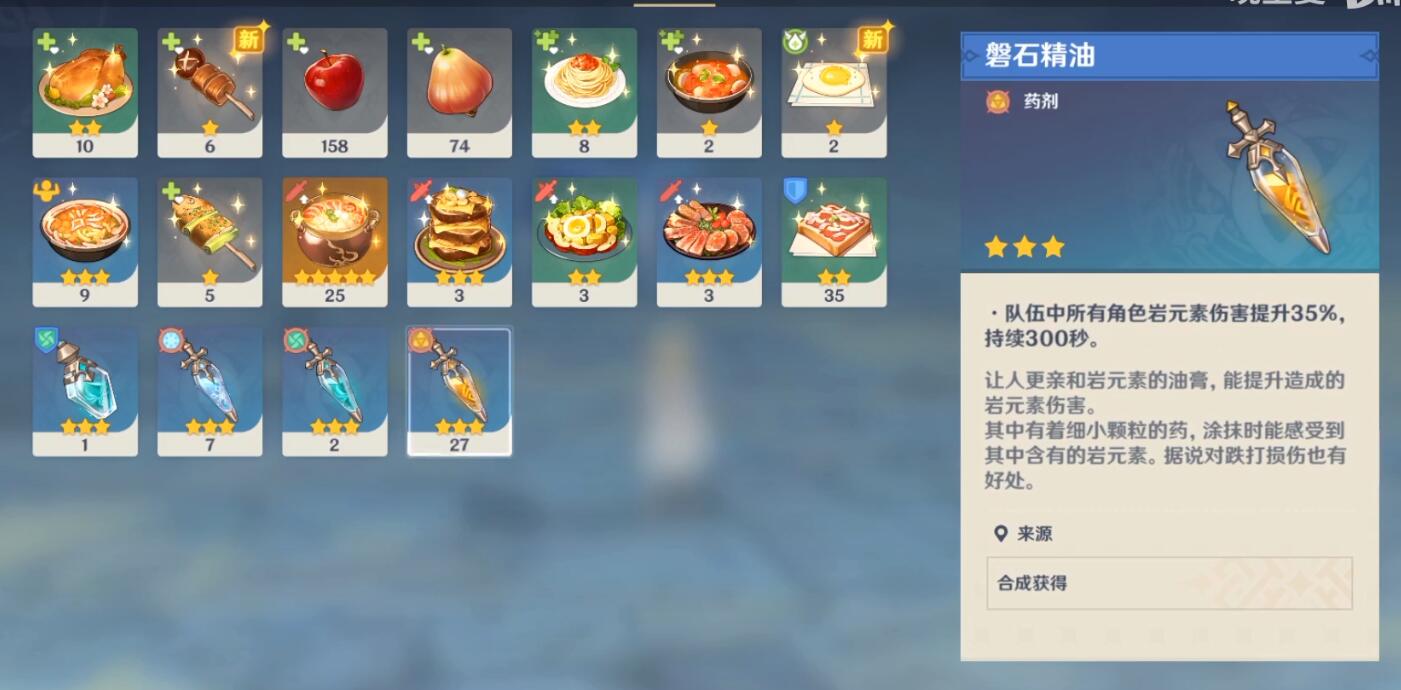Select the roast chicken dish slot
The width and height of the screenshot is (1401, 690).
click(85, 92)
